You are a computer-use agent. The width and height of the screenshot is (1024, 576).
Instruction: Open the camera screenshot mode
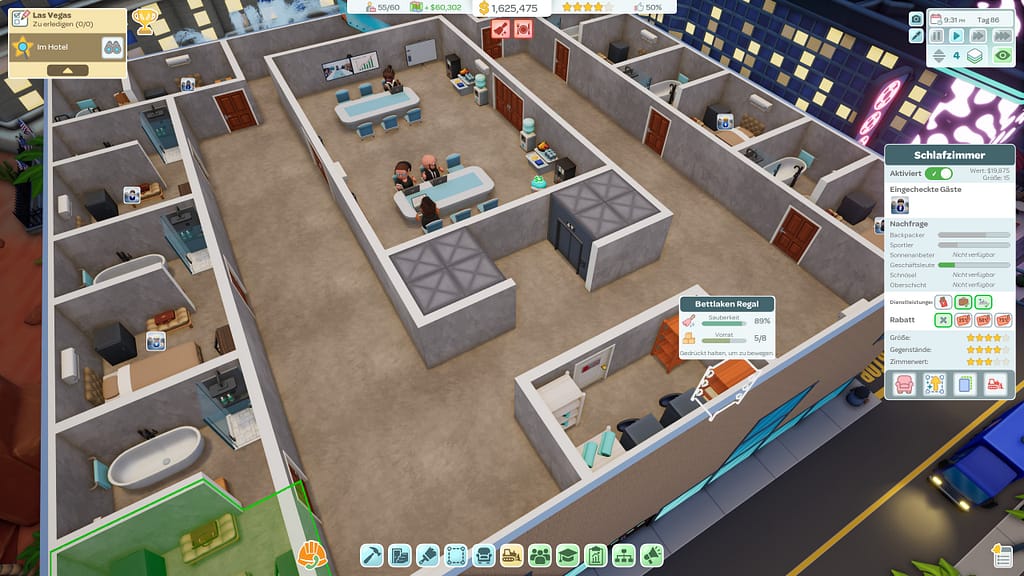pyautogui.click(x=916, y=18)
